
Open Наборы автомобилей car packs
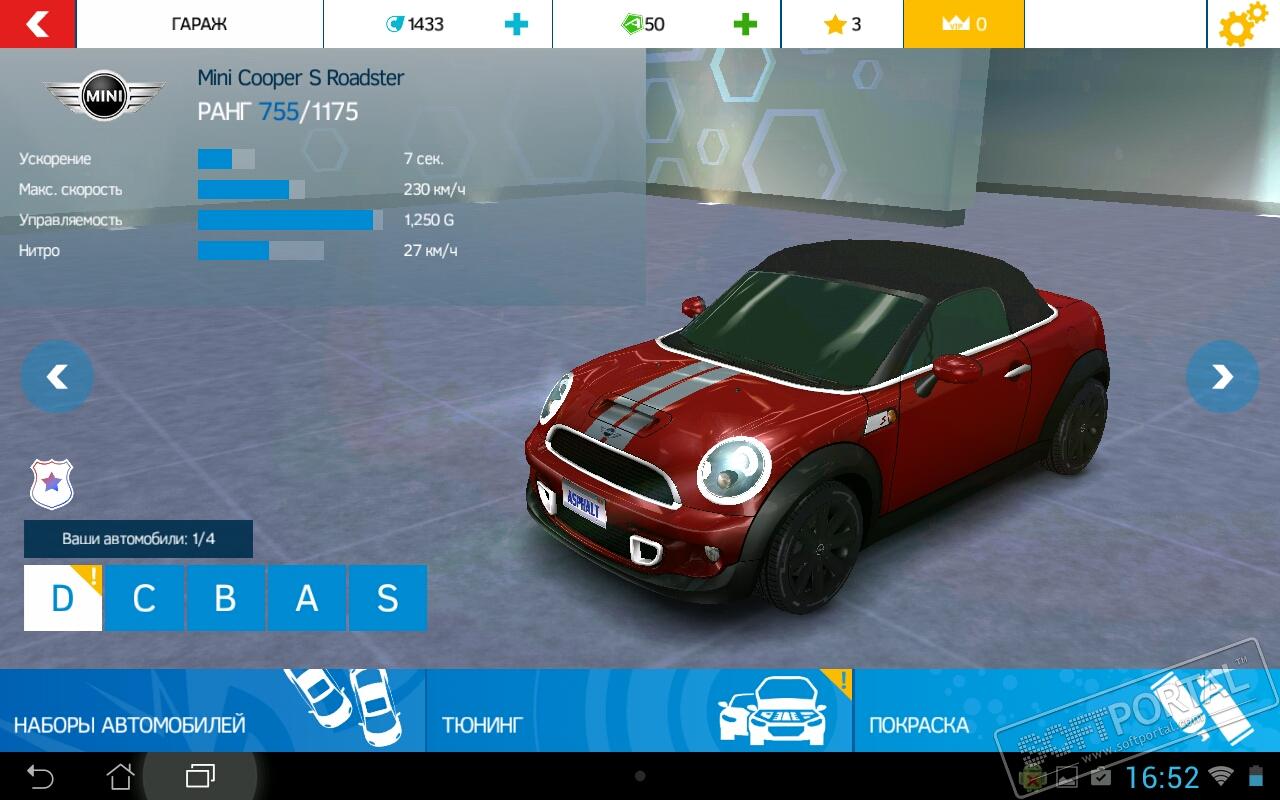pos(212,711)
